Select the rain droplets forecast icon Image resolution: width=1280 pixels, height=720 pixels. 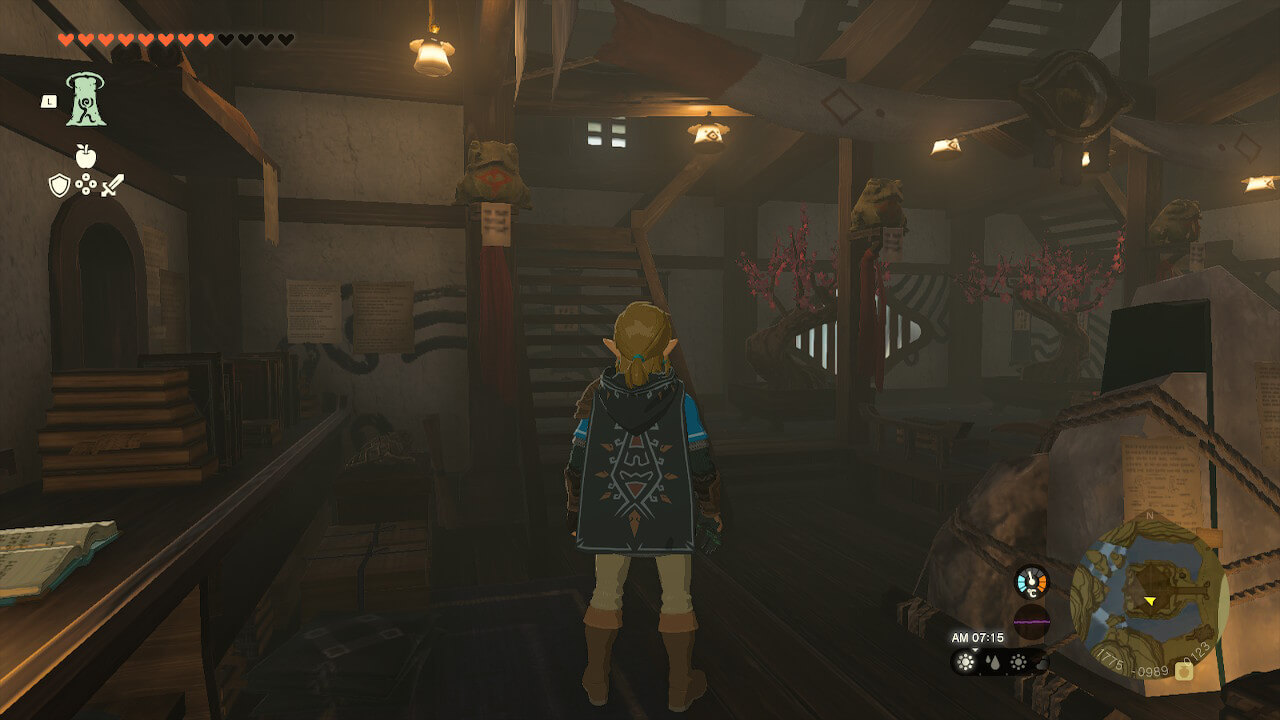[x=992, y=662]
